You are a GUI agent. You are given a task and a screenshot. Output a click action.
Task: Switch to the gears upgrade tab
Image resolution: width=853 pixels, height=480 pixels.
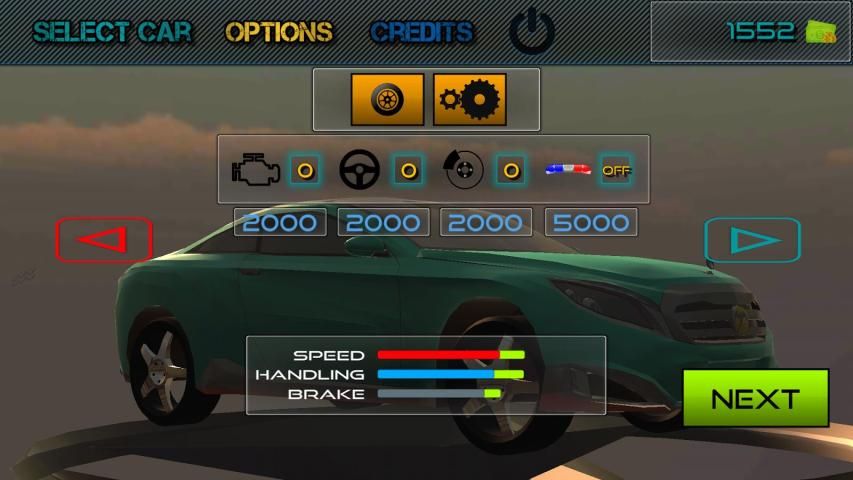(x=469, y=100)
